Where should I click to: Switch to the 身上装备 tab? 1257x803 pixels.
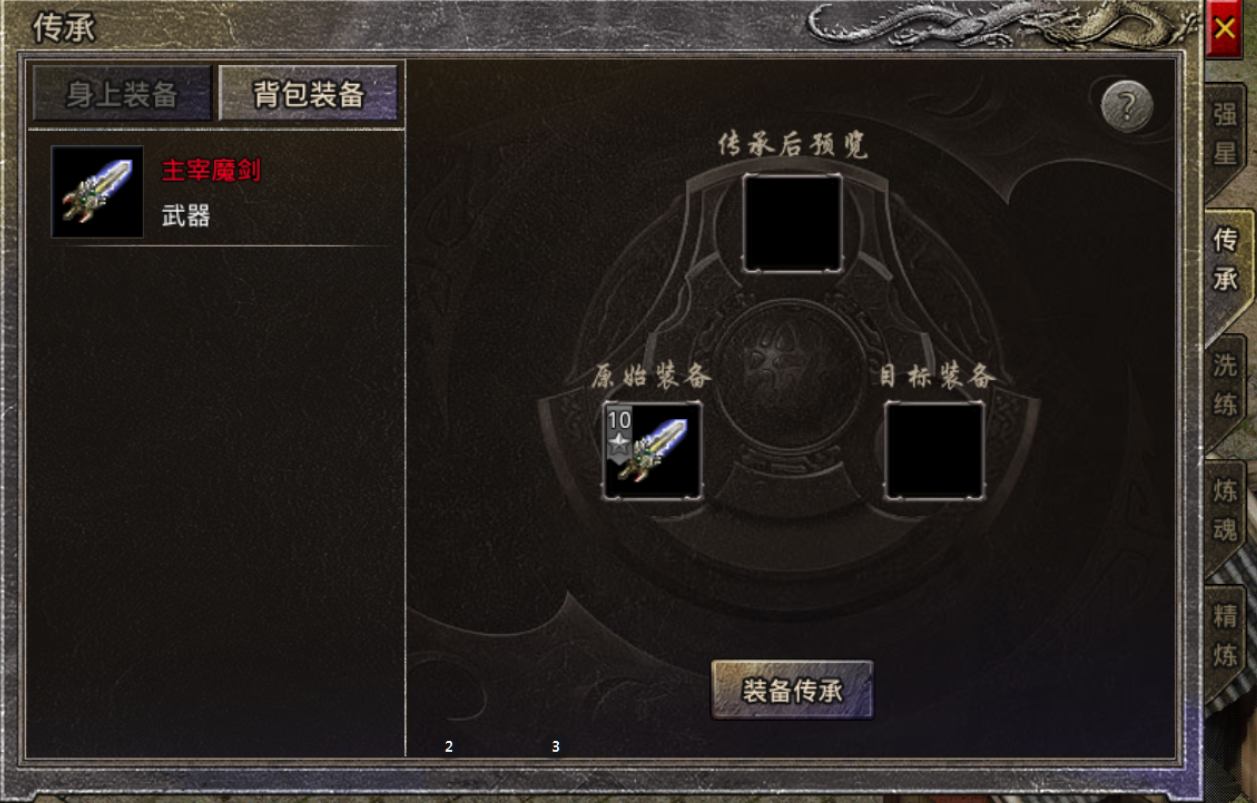(x=122, y=94)
